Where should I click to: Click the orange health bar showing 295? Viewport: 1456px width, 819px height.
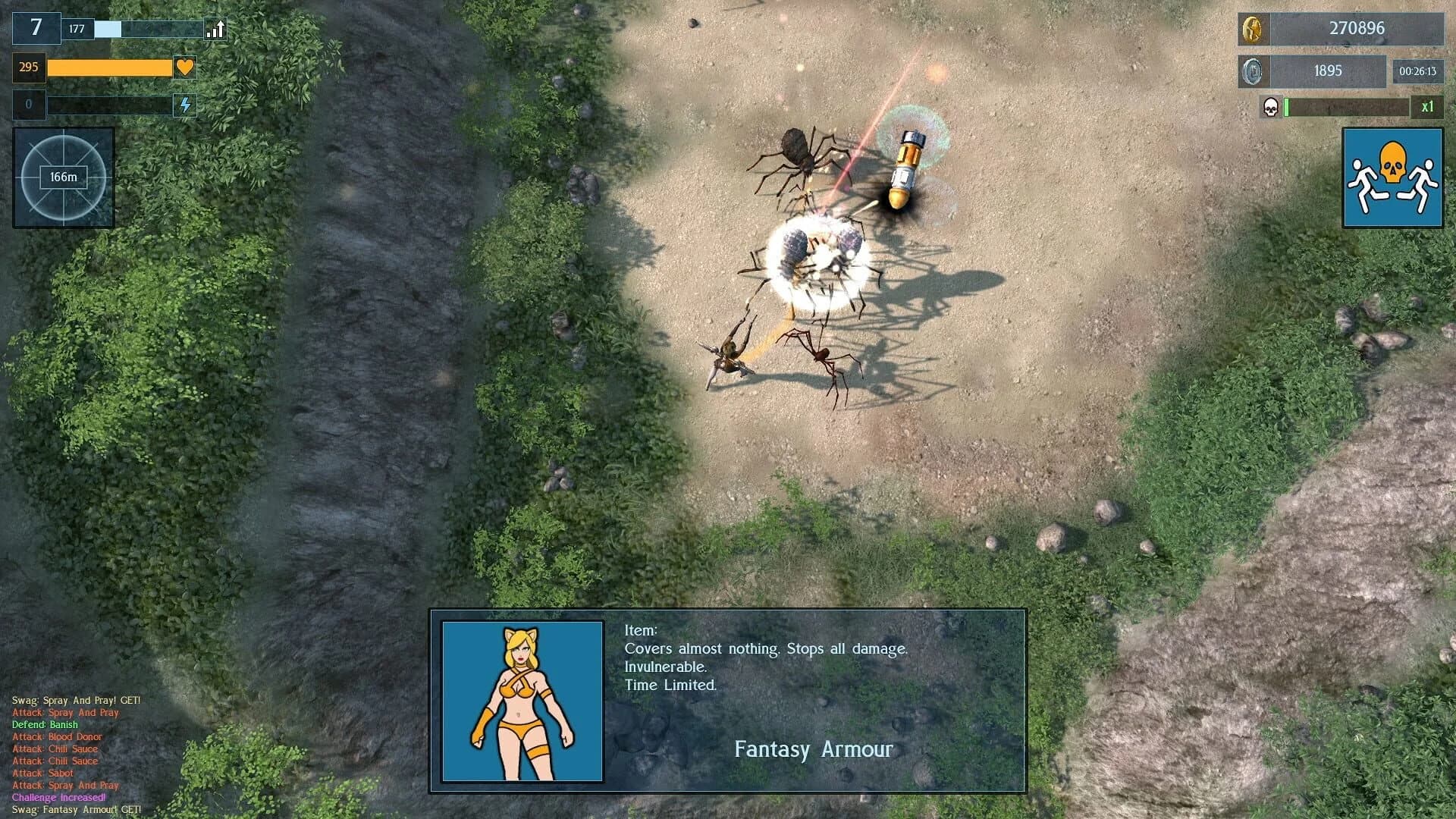tap(110, 68)
